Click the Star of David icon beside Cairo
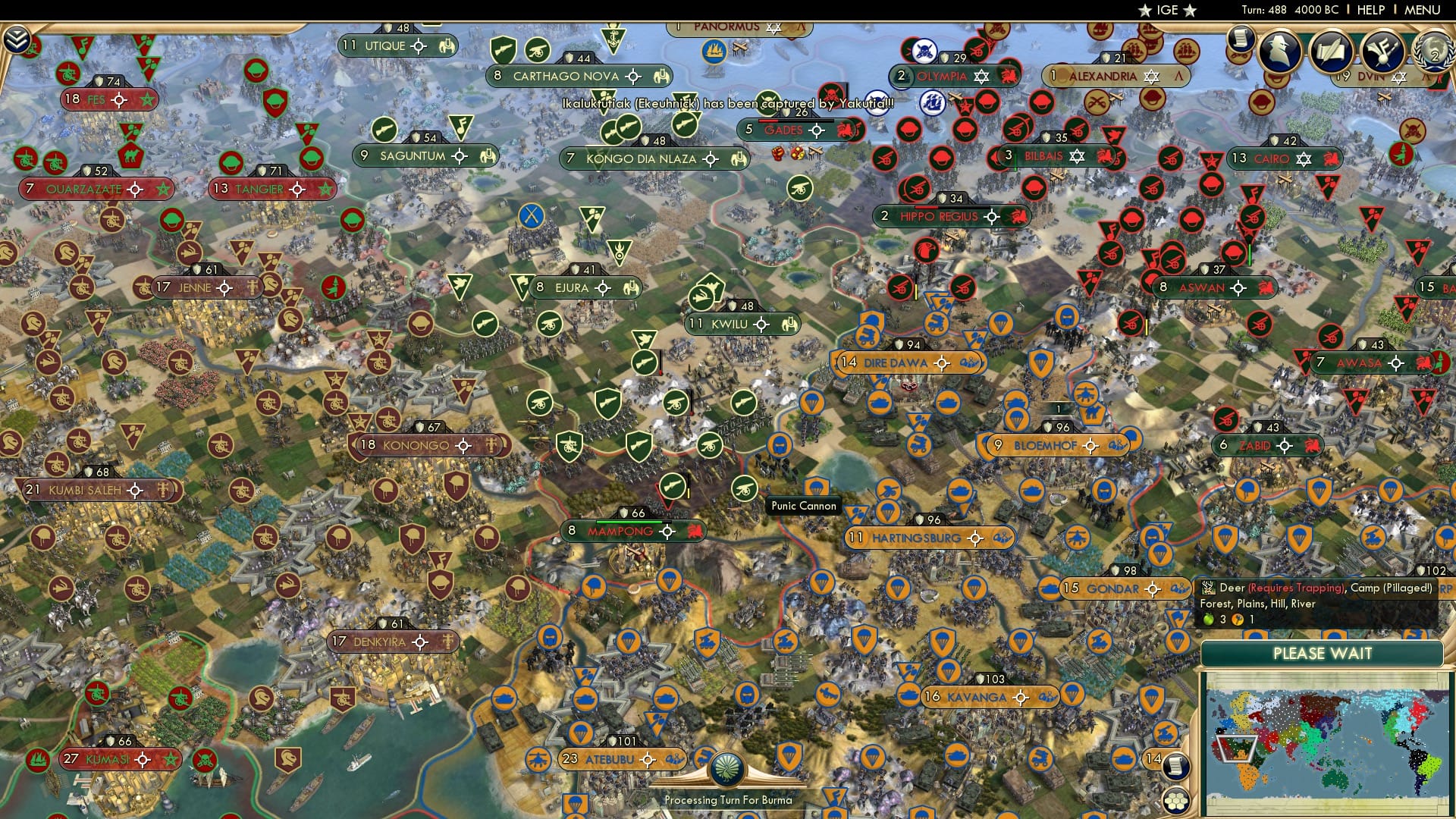 [x=1303, y=159]
